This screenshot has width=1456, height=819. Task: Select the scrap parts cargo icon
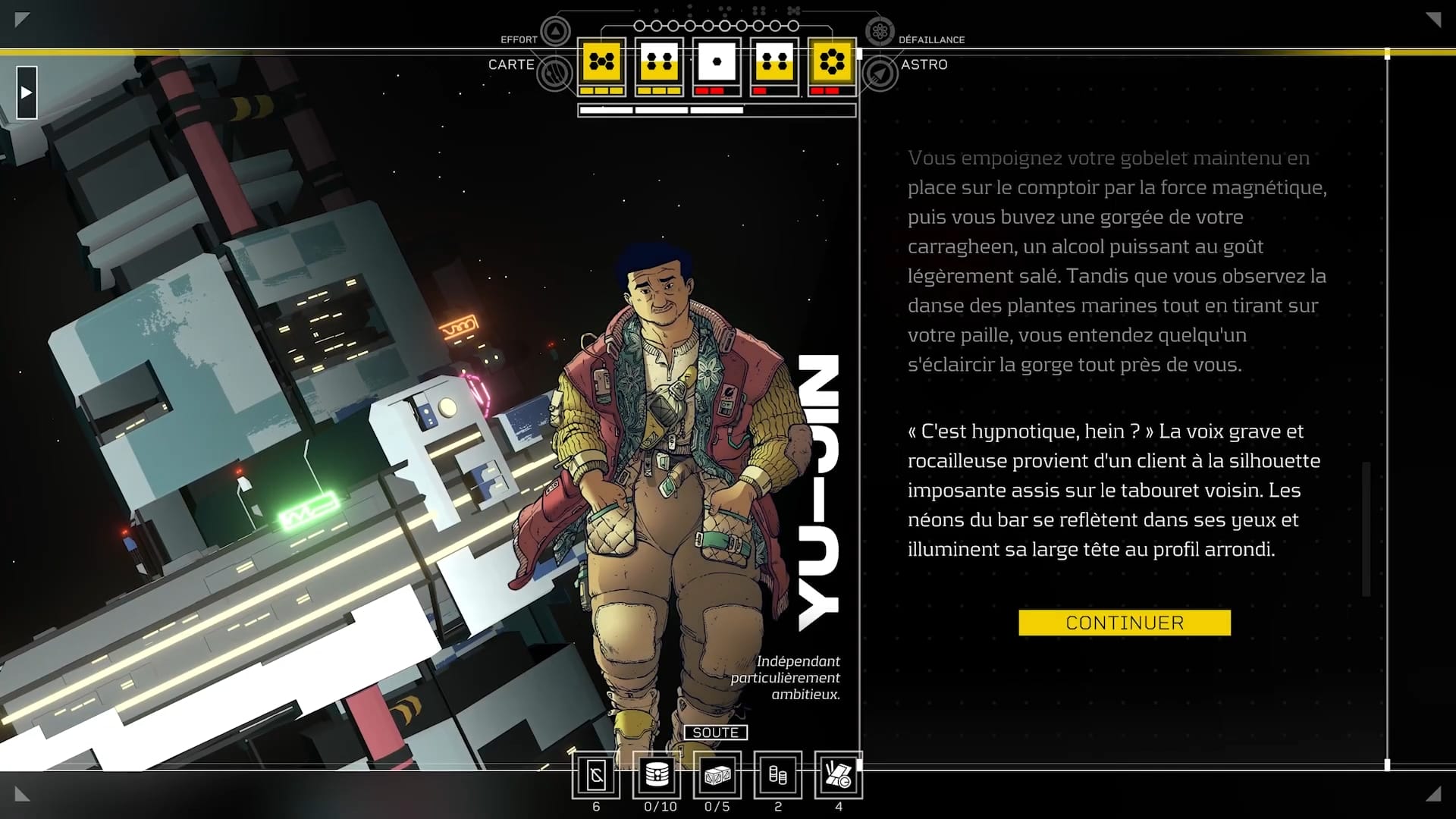coord(838,775)
